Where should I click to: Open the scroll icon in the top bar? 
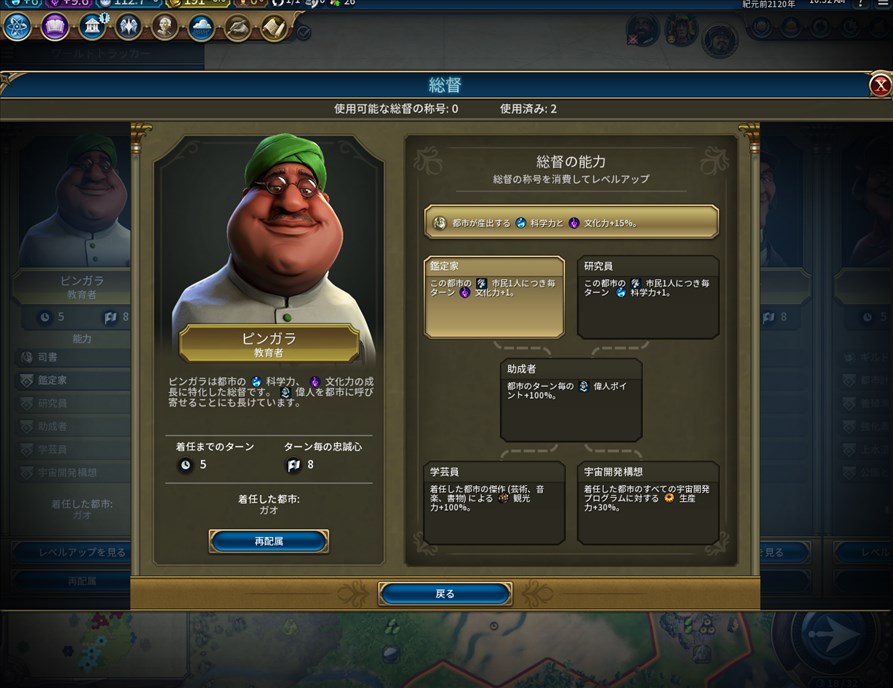tap(274, 27)
